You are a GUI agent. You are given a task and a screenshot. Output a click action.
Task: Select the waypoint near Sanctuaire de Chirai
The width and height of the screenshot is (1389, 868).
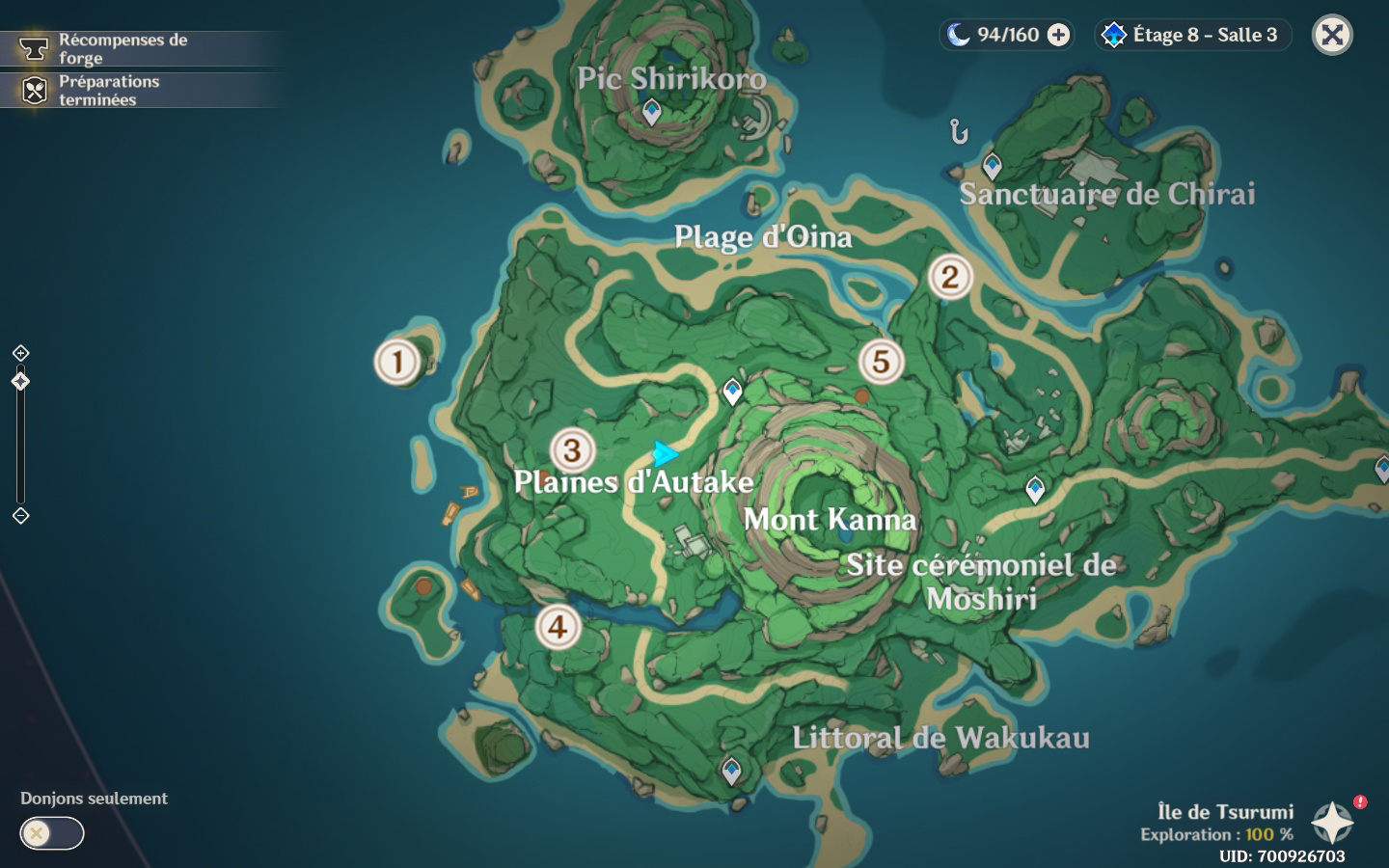(992, 165)
